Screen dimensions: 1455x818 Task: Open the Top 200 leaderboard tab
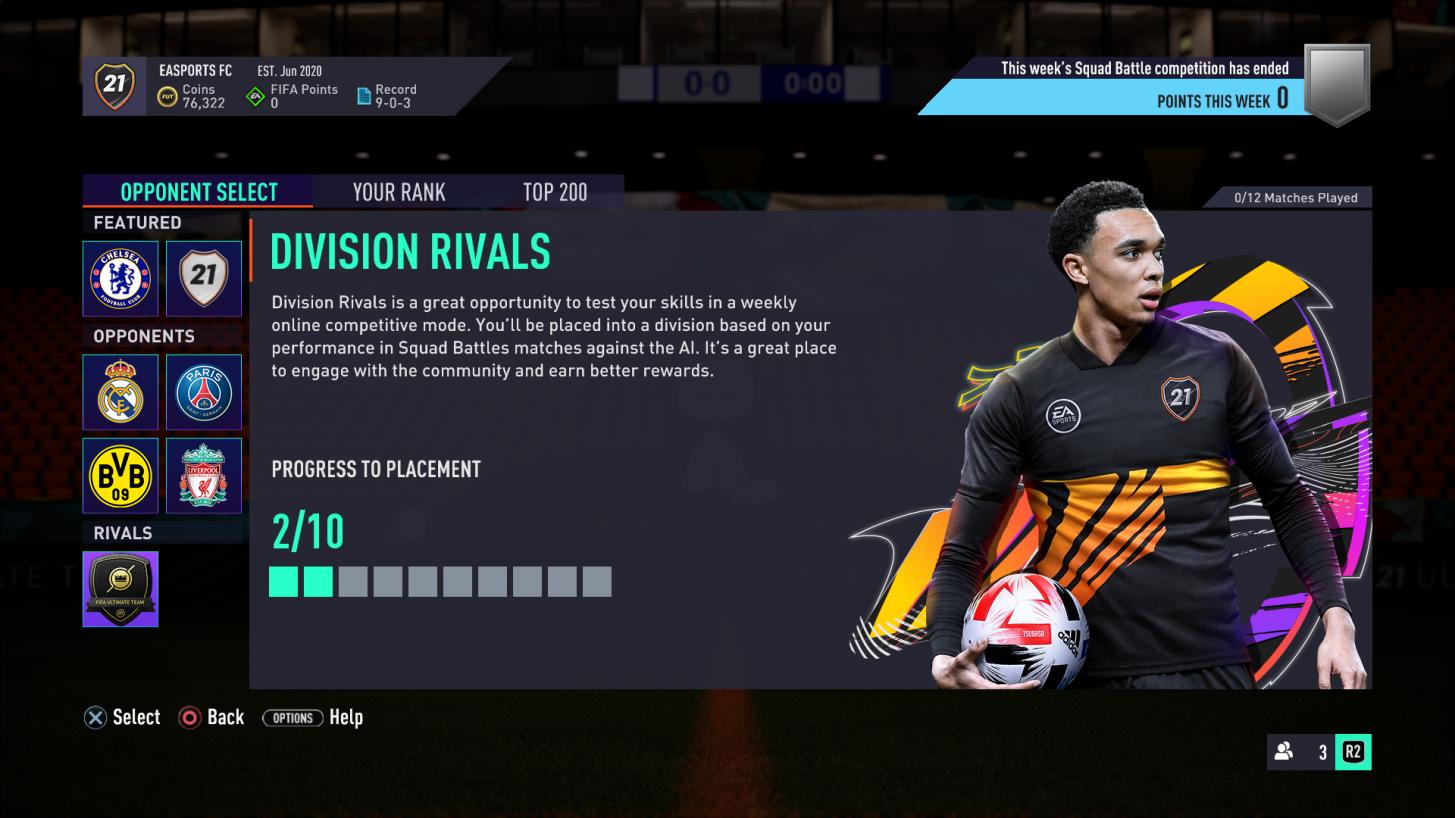[x=554, y=192]
